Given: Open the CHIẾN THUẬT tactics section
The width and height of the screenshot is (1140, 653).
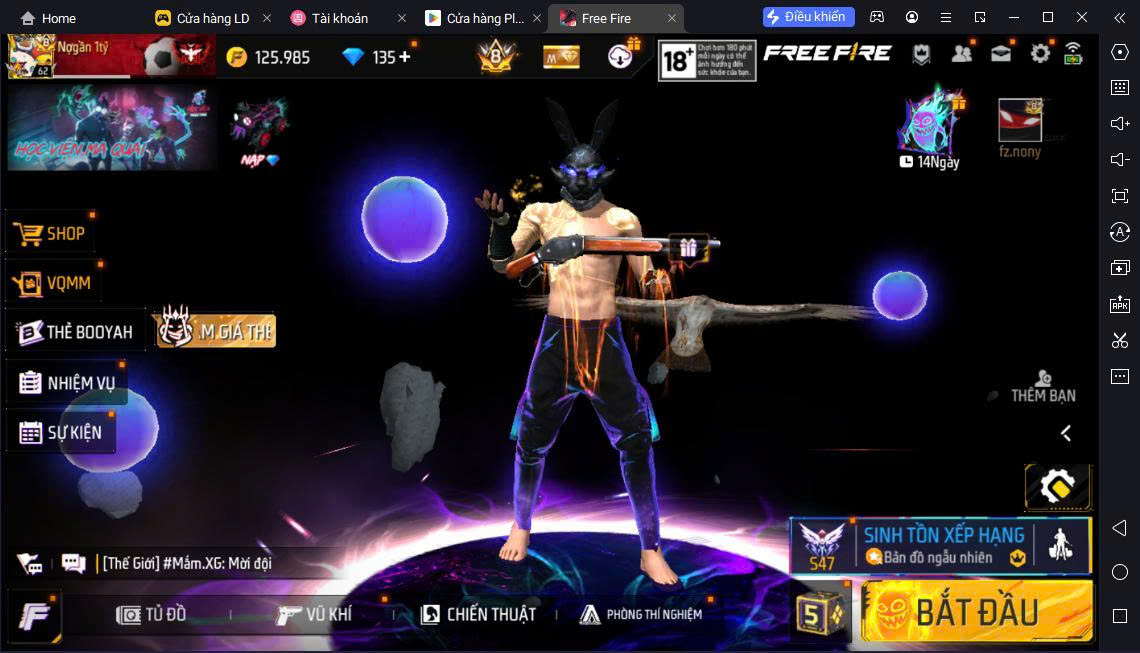Looking at the screenshot, I should (x=478, y=614).
